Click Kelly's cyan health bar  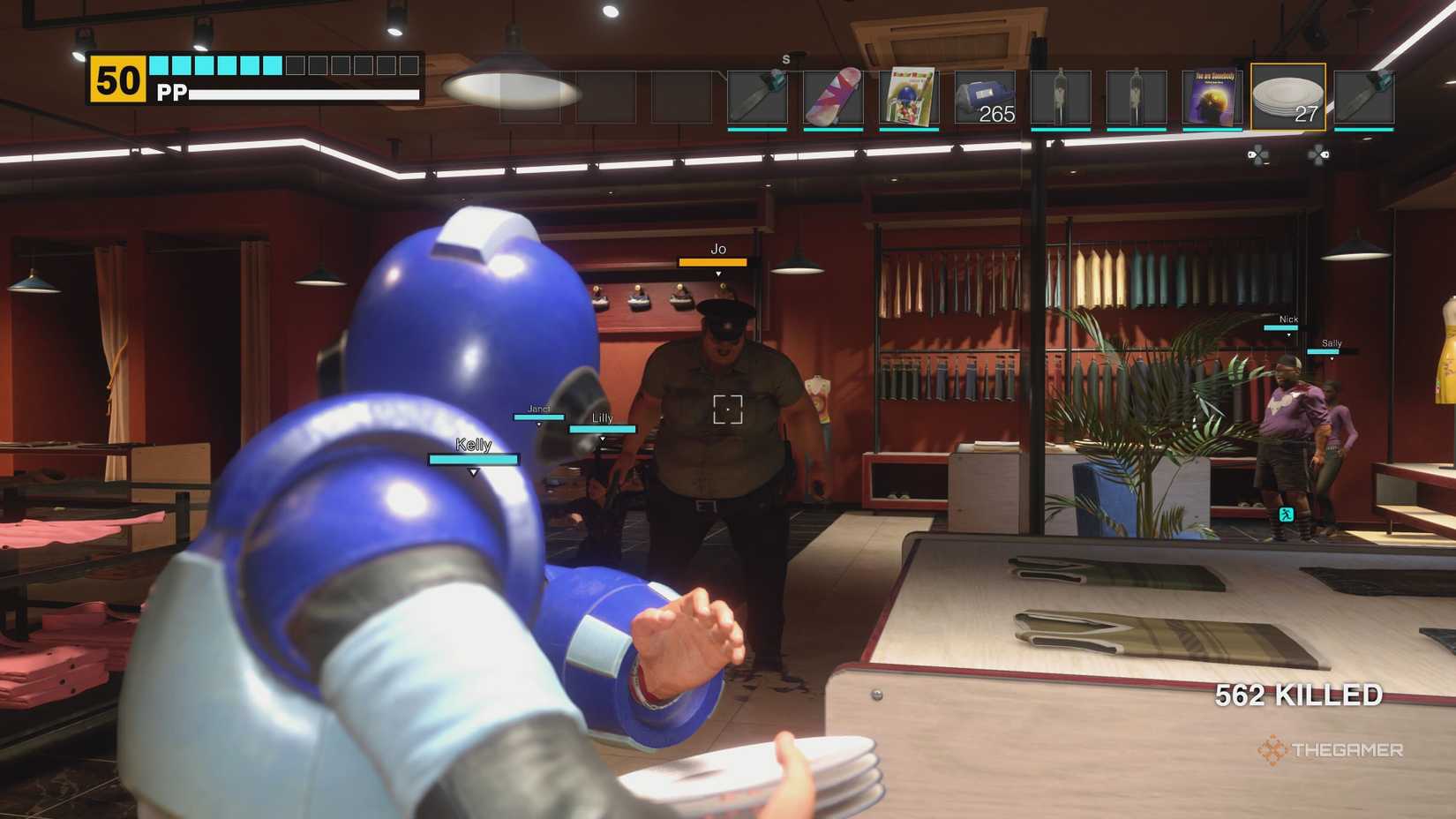472,458
